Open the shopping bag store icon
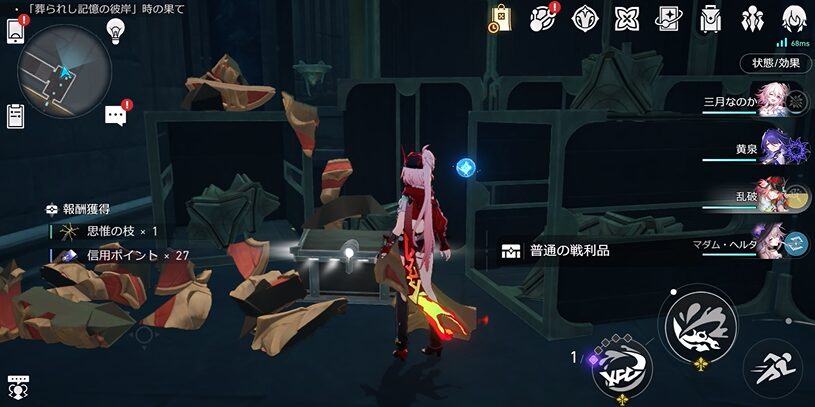815x407 pixels. point(501,18)
